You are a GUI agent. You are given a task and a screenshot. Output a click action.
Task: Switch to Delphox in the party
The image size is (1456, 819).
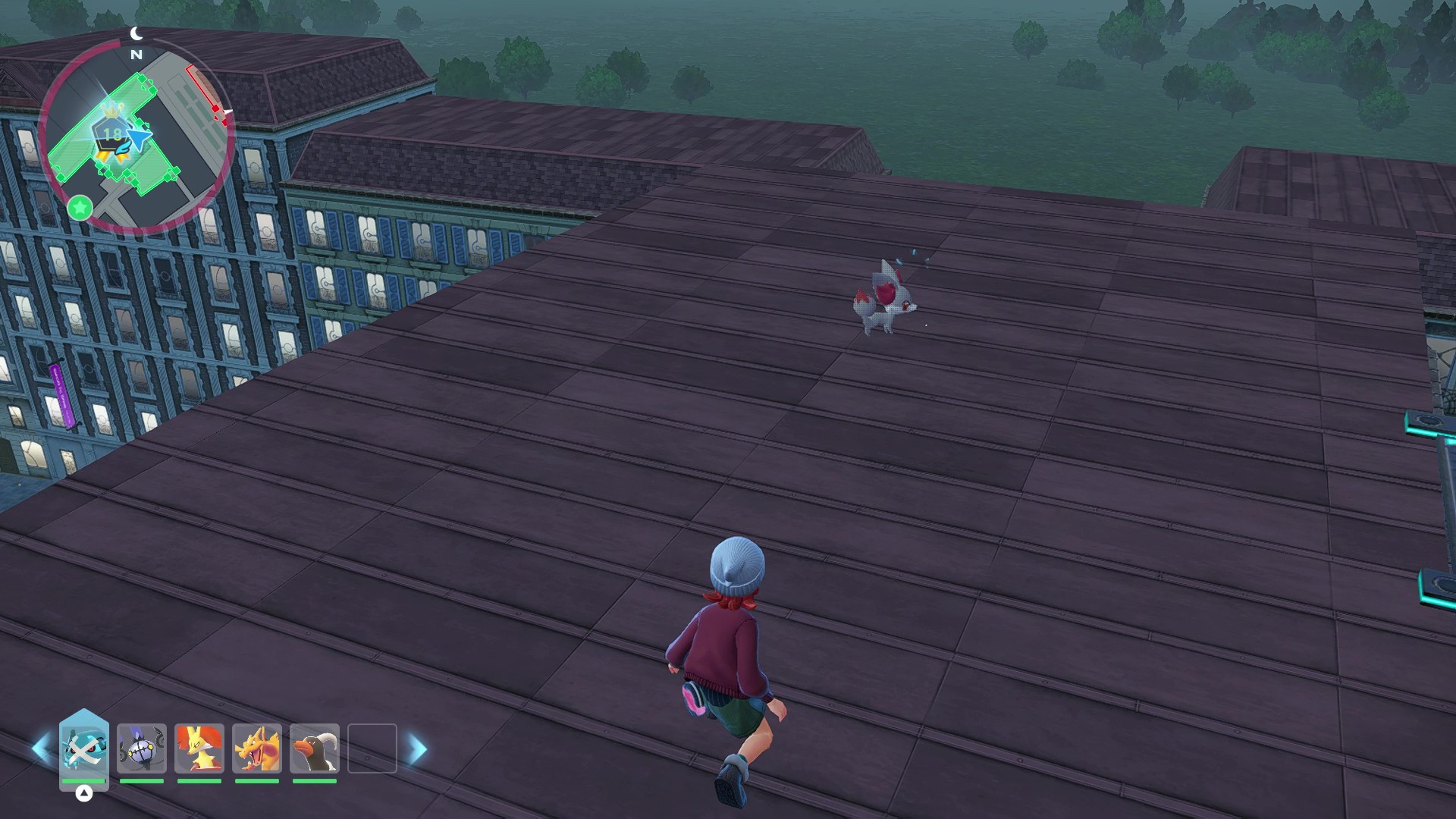tap(199, 748)
